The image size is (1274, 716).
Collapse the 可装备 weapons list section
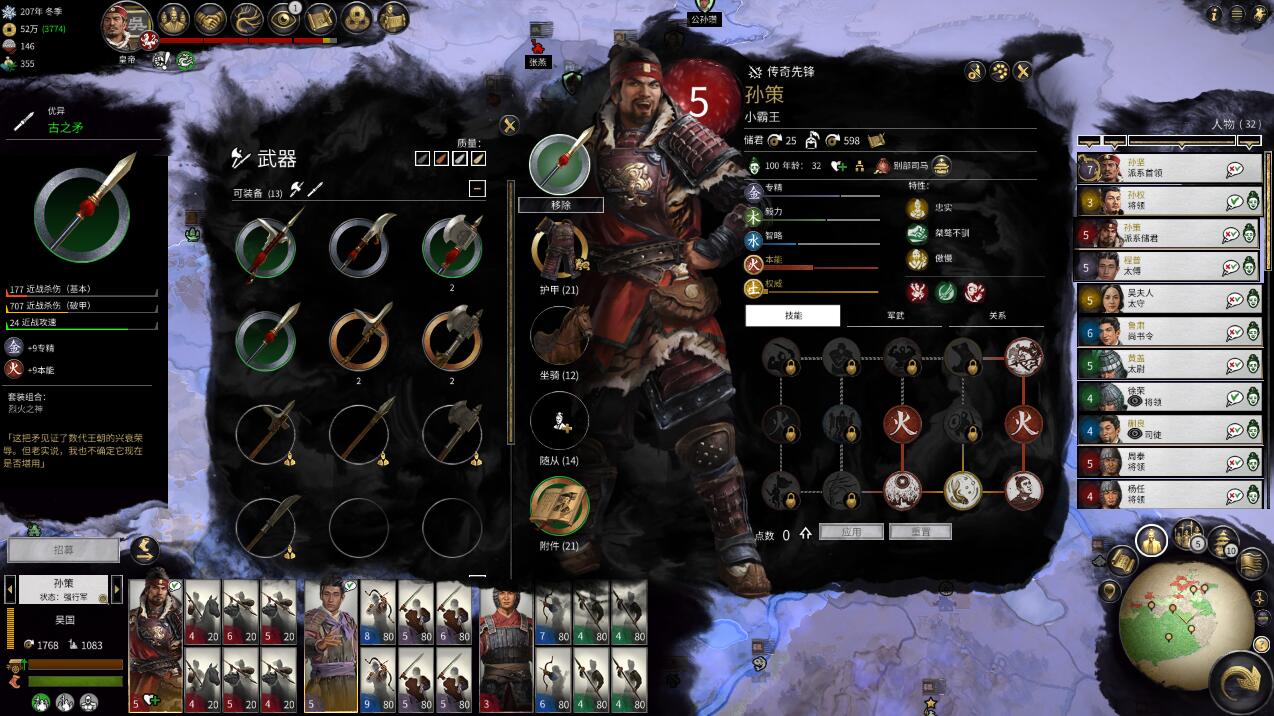tap(477, 188)
